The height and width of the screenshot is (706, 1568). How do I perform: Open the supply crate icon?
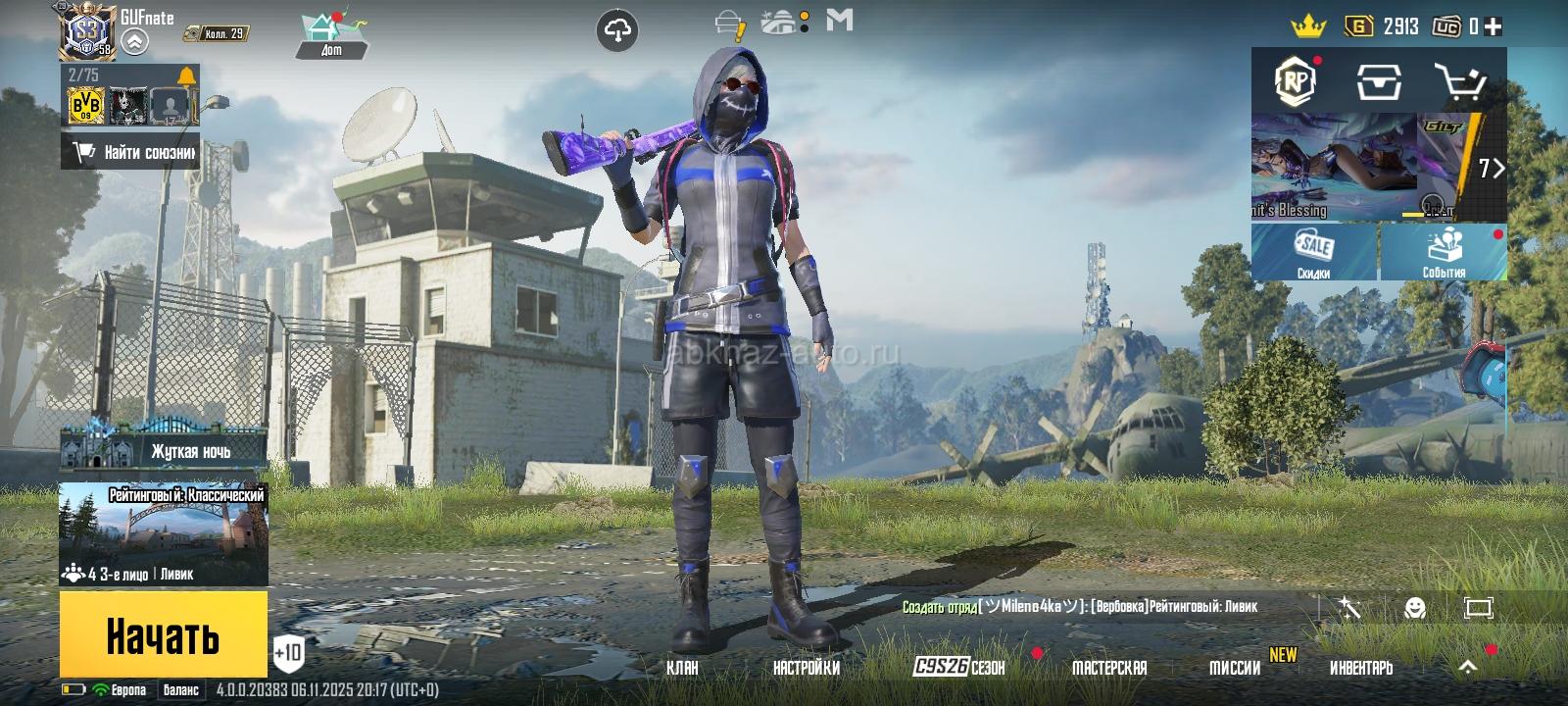[1378, 82]
